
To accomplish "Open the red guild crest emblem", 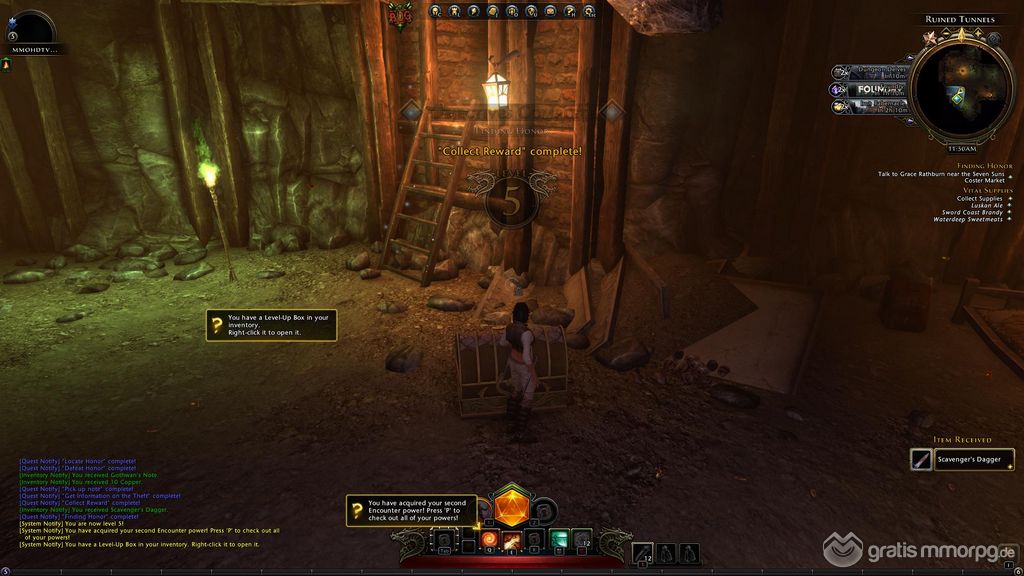I will tap(400, 15).
